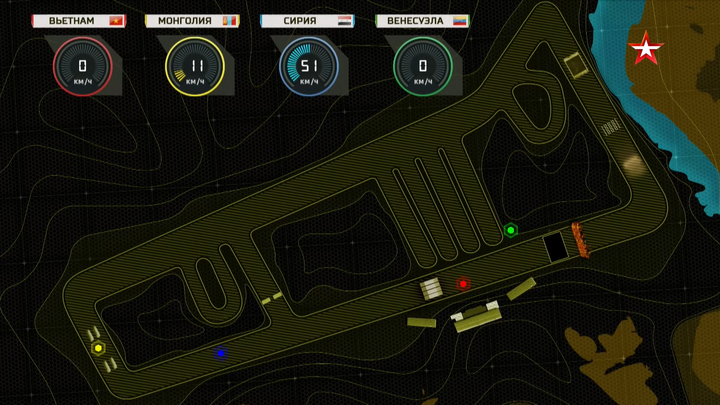Locate the blue marker on the track map
This screenshot has width=720, height=405.
point(221,352)
